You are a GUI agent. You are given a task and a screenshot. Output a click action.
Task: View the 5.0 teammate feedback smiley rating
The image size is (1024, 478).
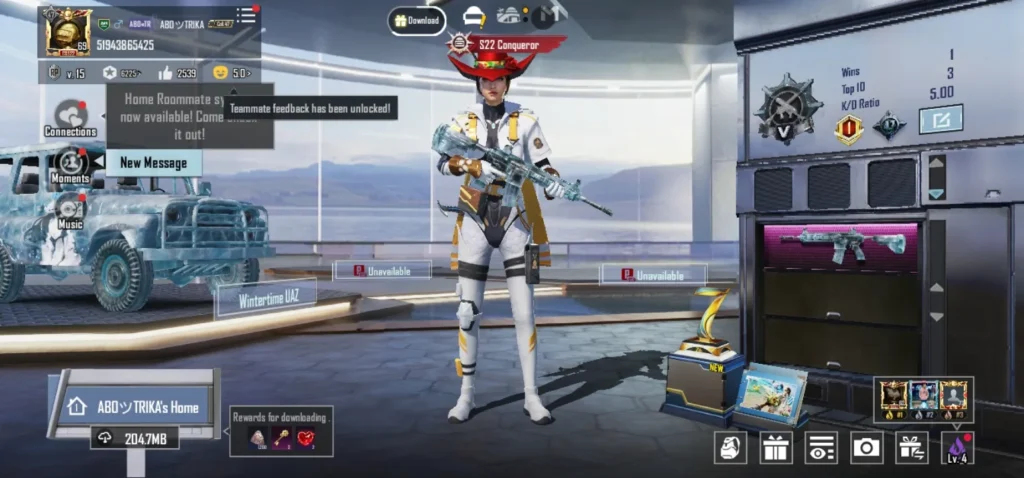tap(231, 73)
